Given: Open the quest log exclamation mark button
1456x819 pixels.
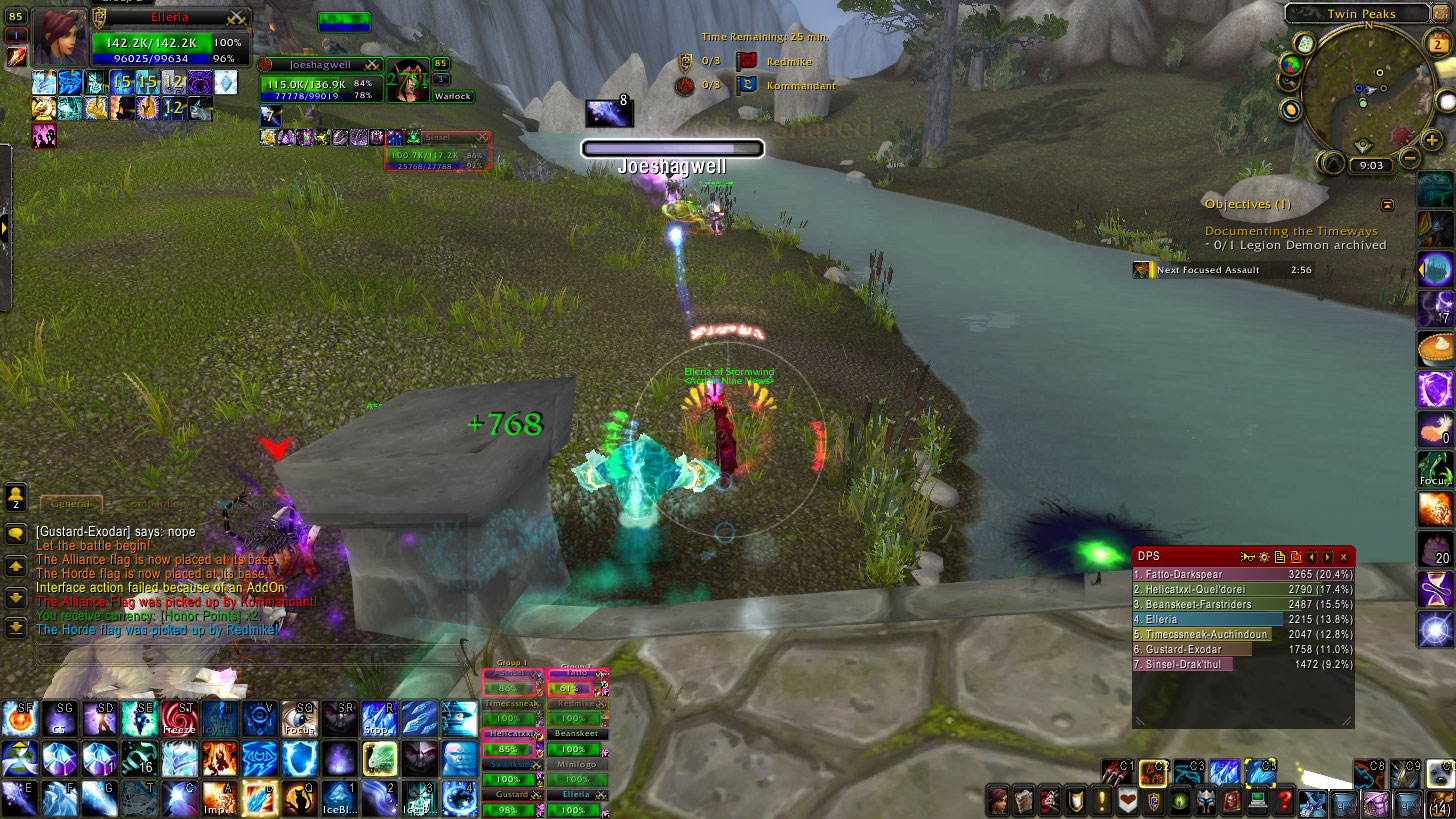Looking at the screenshot, I should [x=1102, y=801].
